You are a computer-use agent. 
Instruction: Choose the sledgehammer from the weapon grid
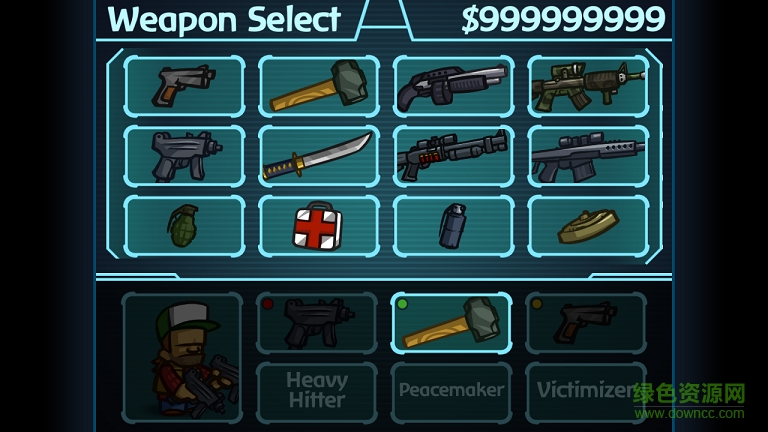[319, 86]
